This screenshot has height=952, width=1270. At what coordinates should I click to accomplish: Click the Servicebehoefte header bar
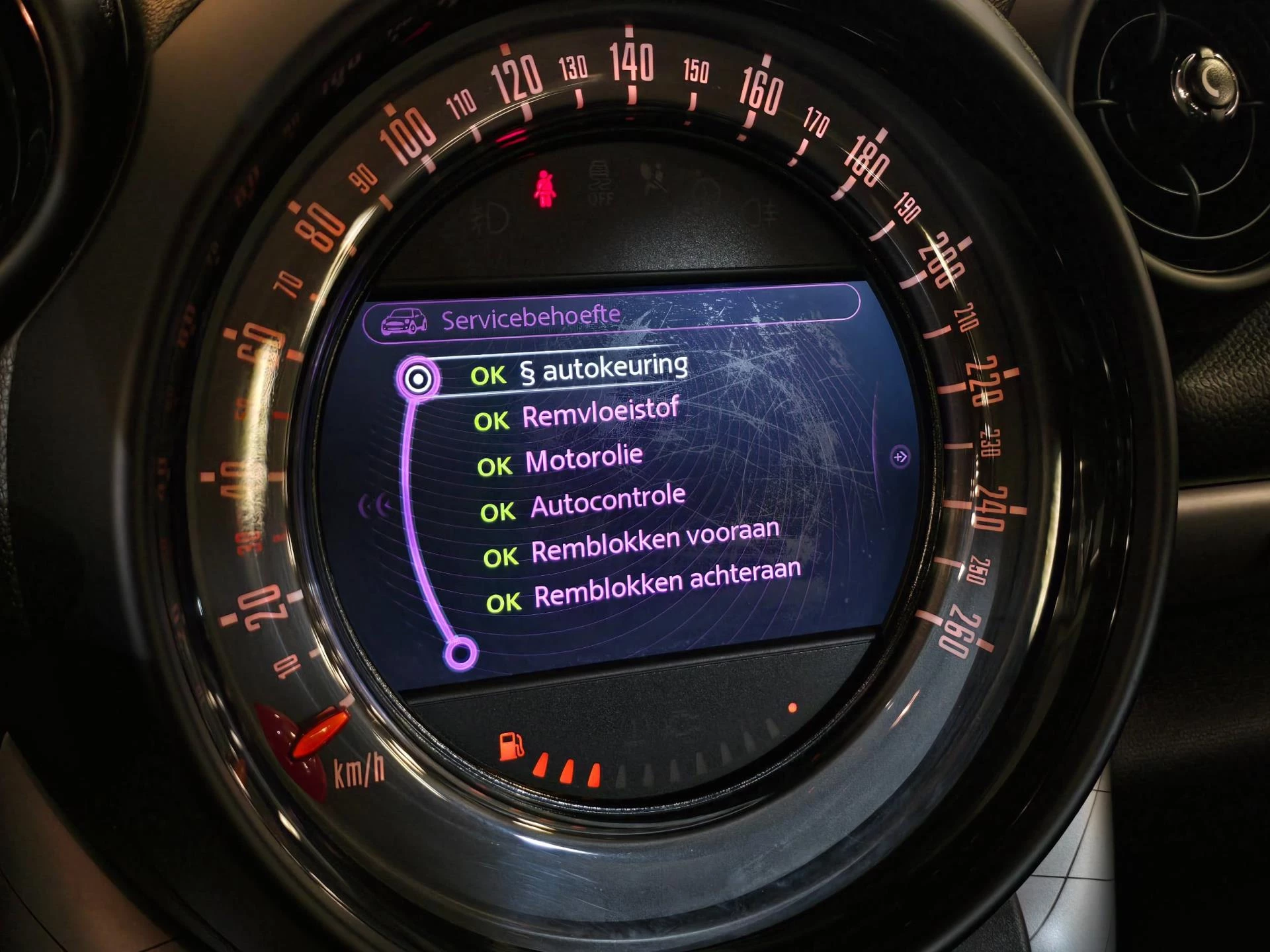coord(611,313)
